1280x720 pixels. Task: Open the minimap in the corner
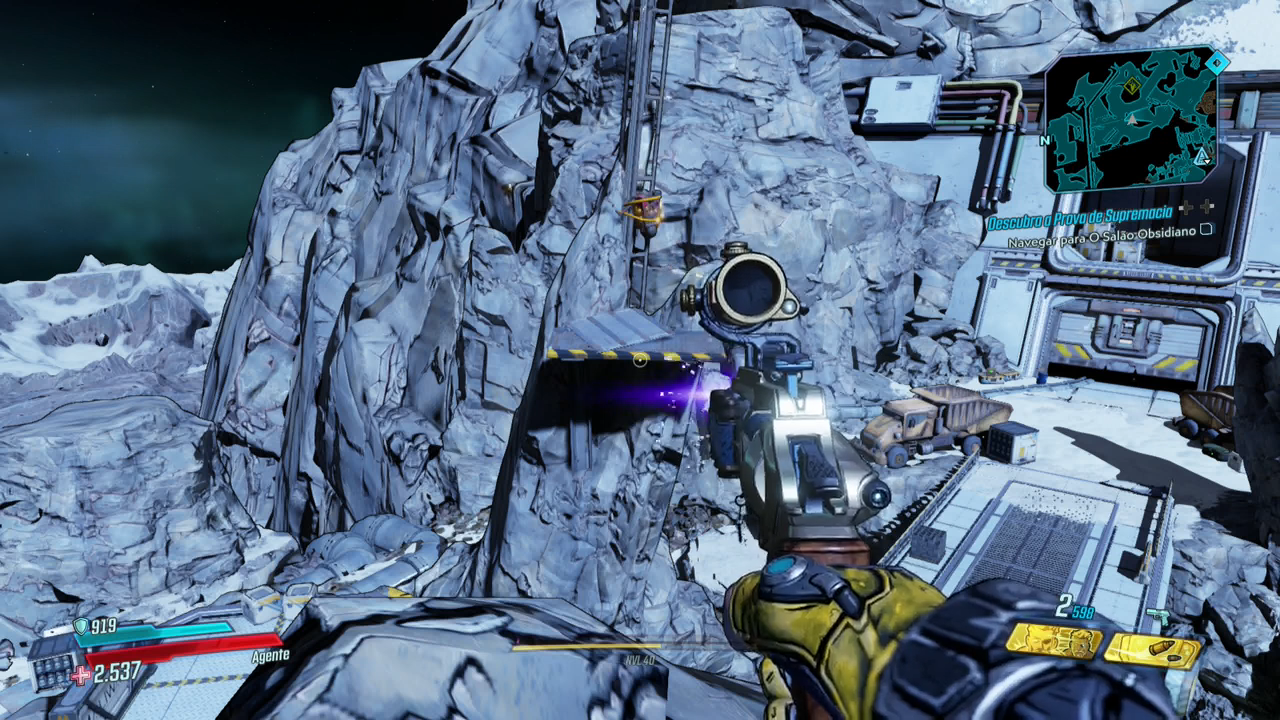(1131, 120)
